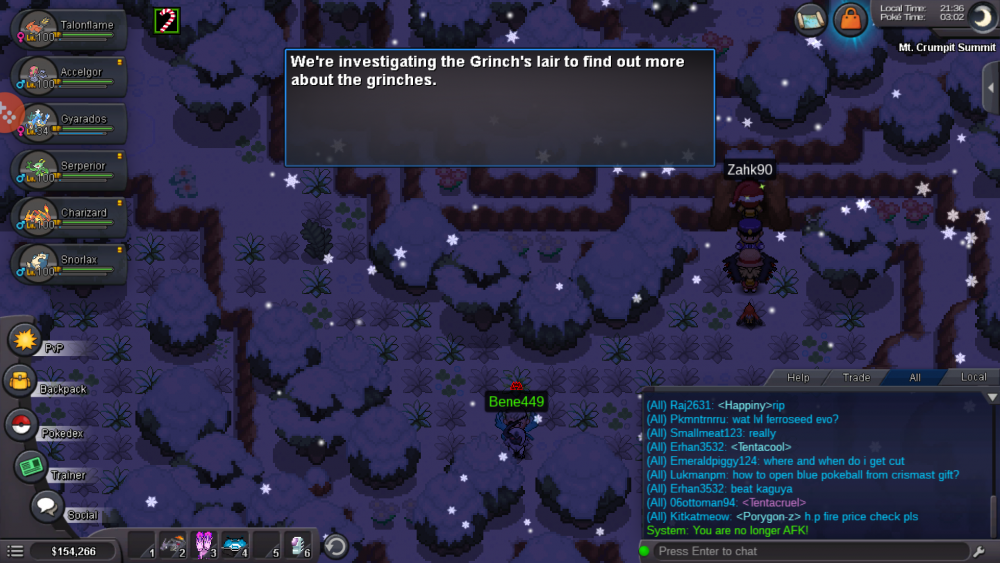Switch to the Local chat tab
The width and height of the screenshot is (1000, 563).
click(x=973, y=377)
